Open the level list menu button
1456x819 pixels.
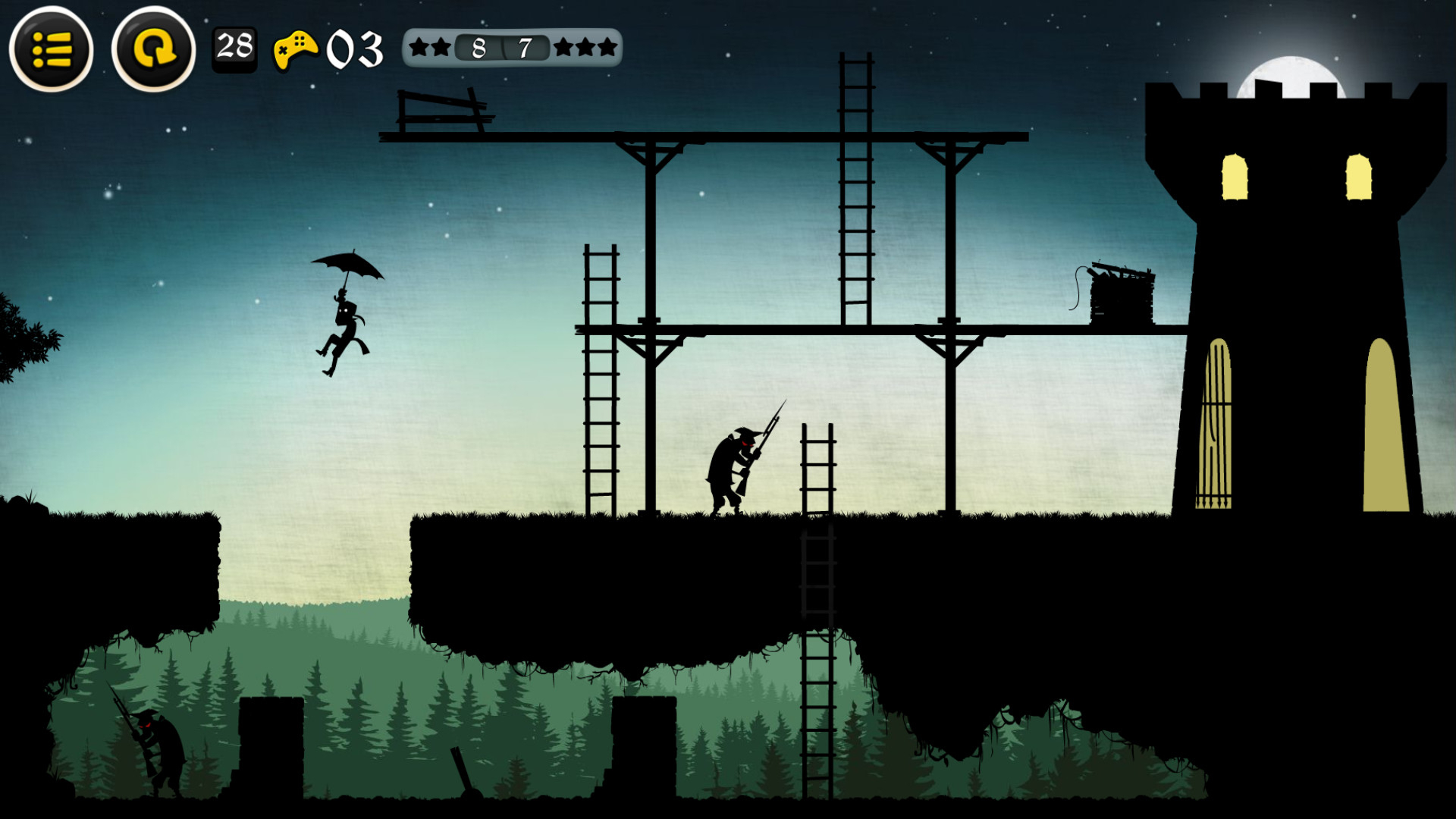click(x=51, y=49)
